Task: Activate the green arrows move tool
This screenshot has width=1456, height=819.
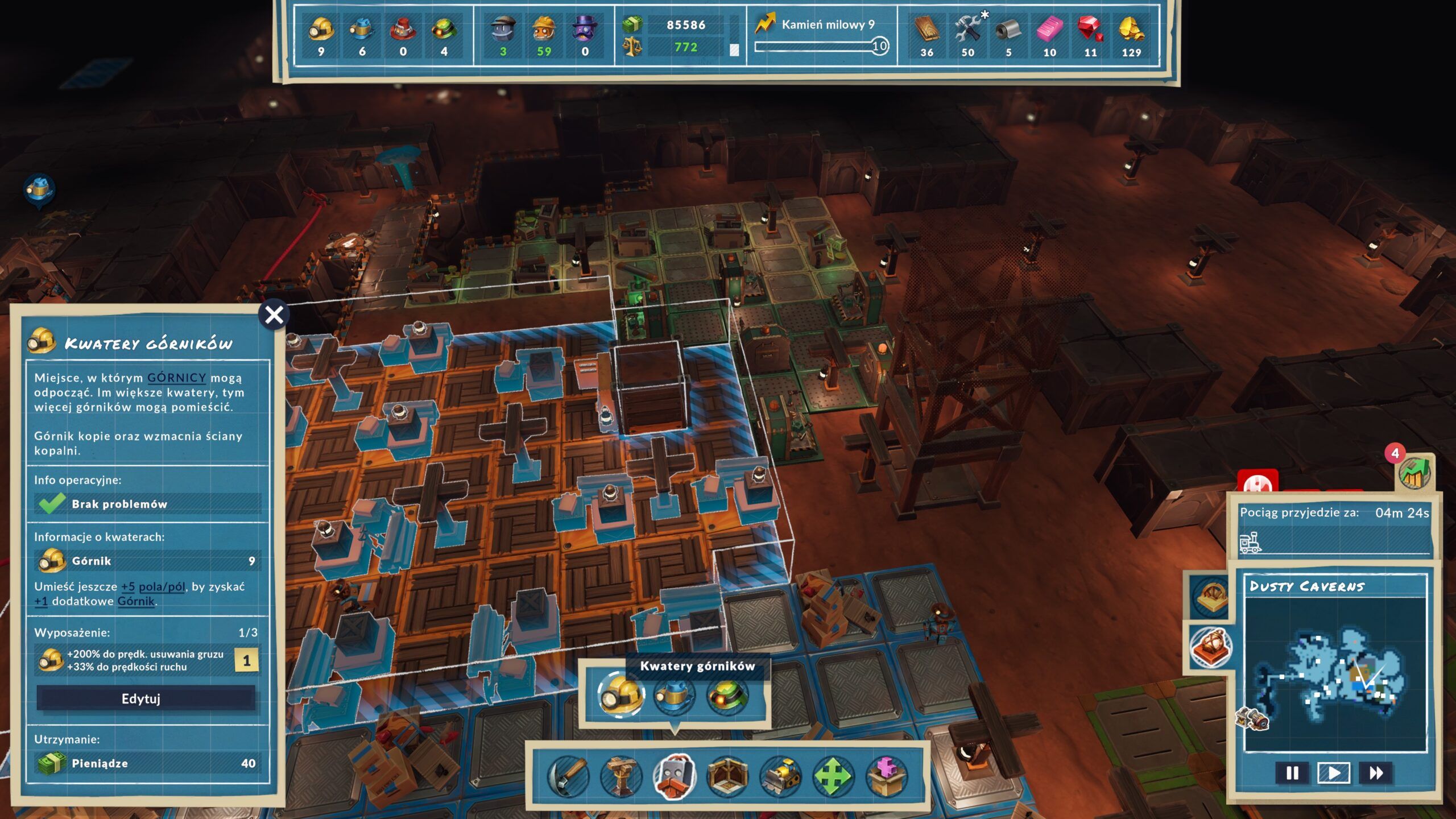Action: [834, 776]
